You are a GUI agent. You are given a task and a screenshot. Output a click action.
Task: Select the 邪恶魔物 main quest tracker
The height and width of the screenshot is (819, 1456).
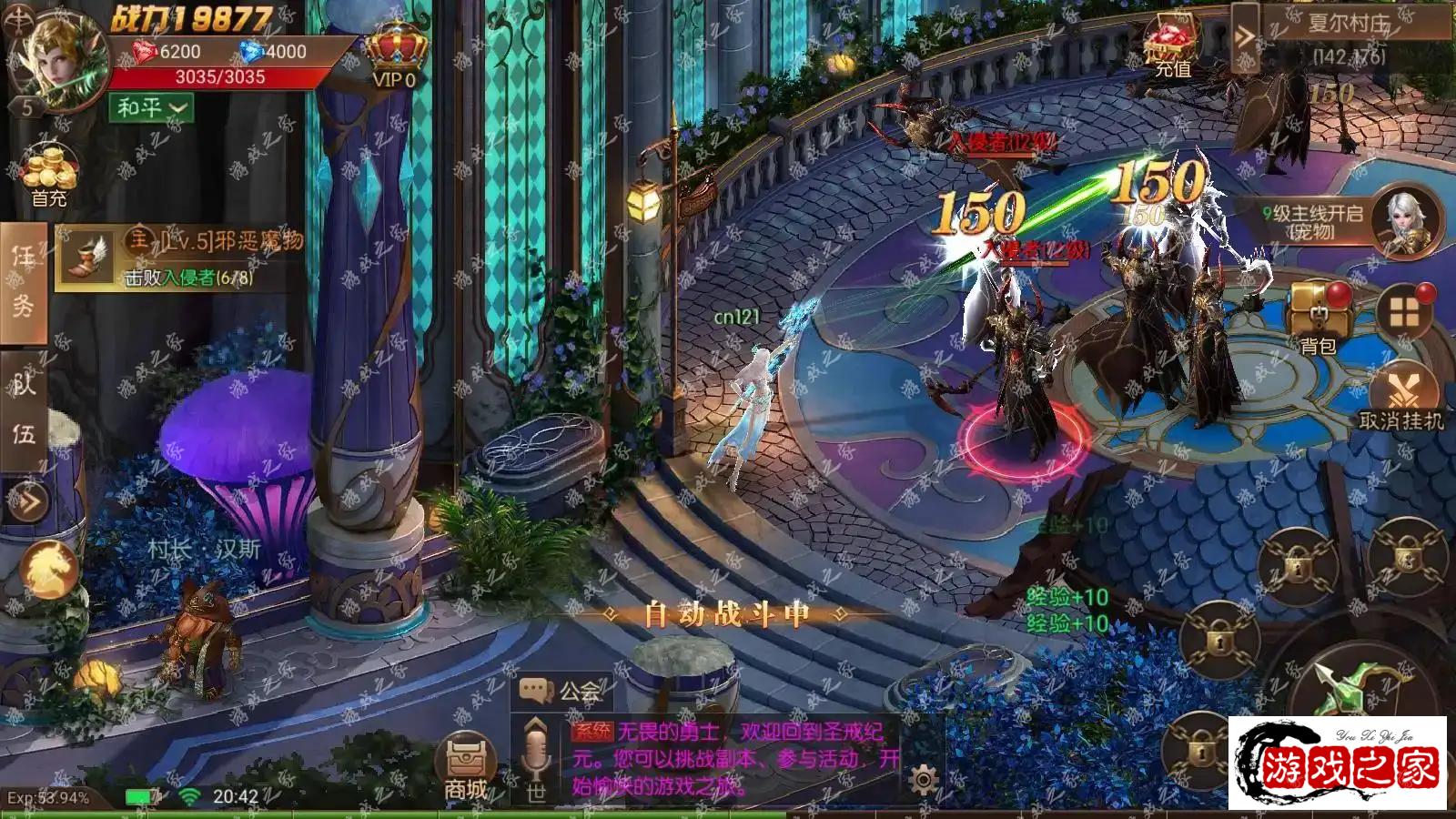pyautogui.click(x=182, y=258)
